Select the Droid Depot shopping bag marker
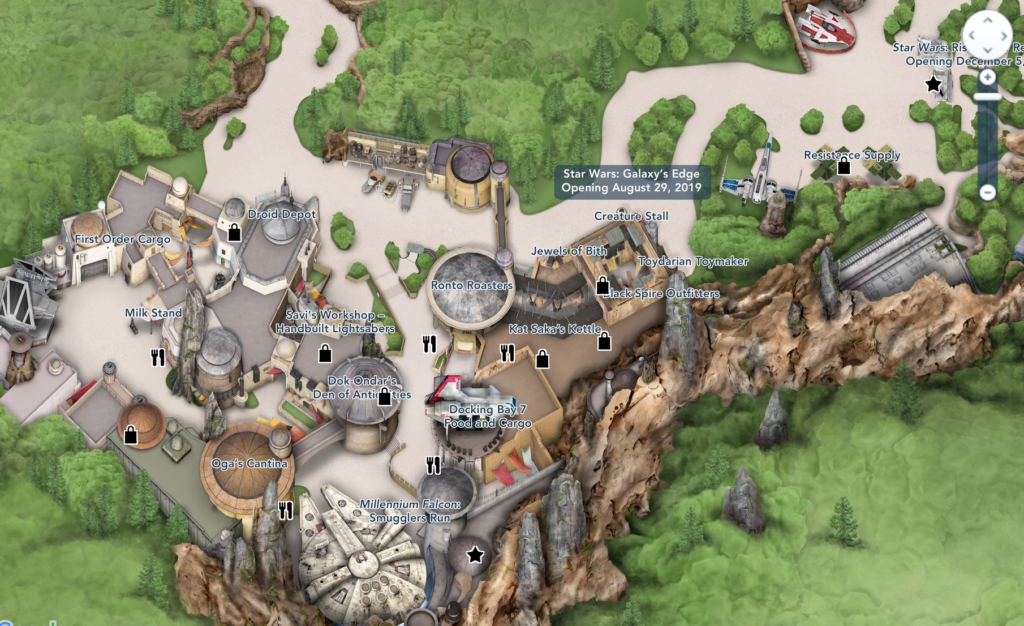 (234, 232)
